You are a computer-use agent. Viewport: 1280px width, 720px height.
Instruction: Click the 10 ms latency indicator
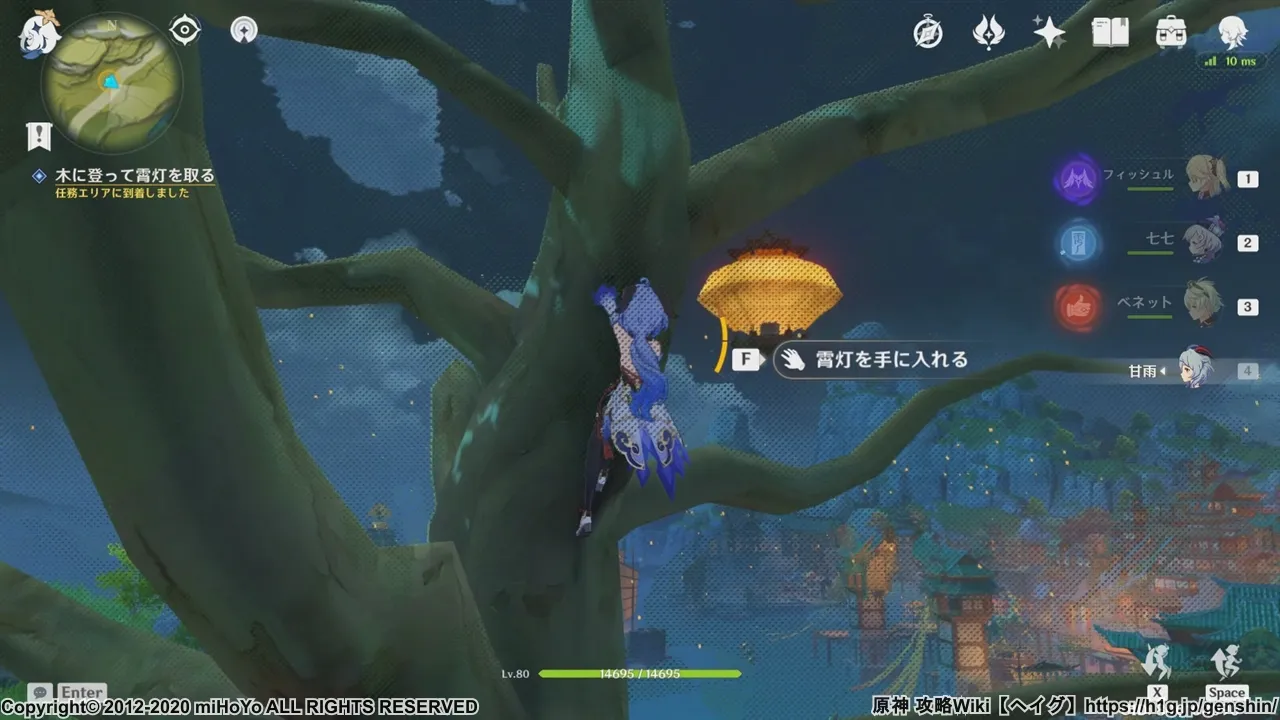[x=1233, y=60]
